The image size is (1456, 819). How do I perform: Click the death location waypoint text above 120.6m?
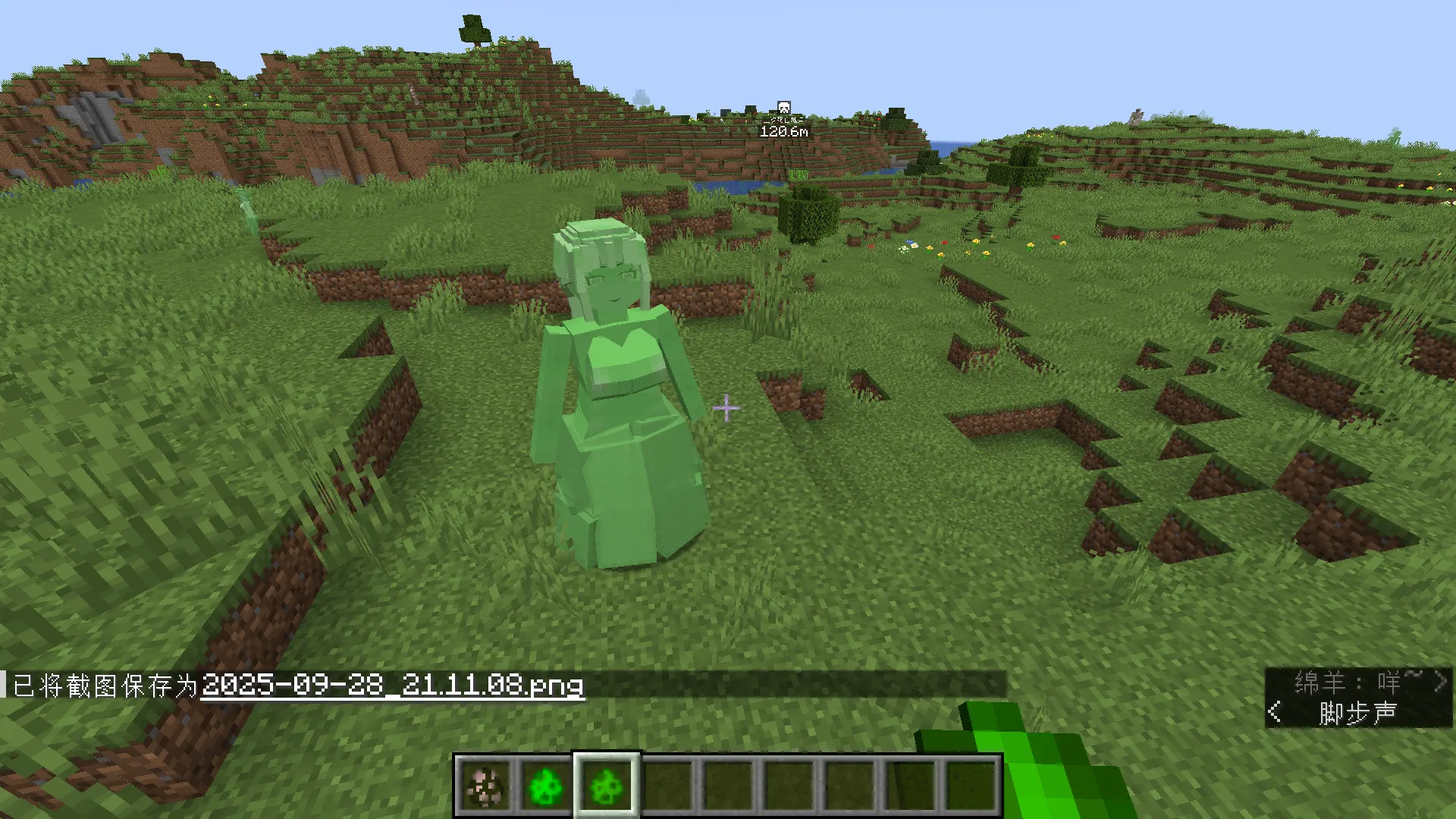(783, 119)
